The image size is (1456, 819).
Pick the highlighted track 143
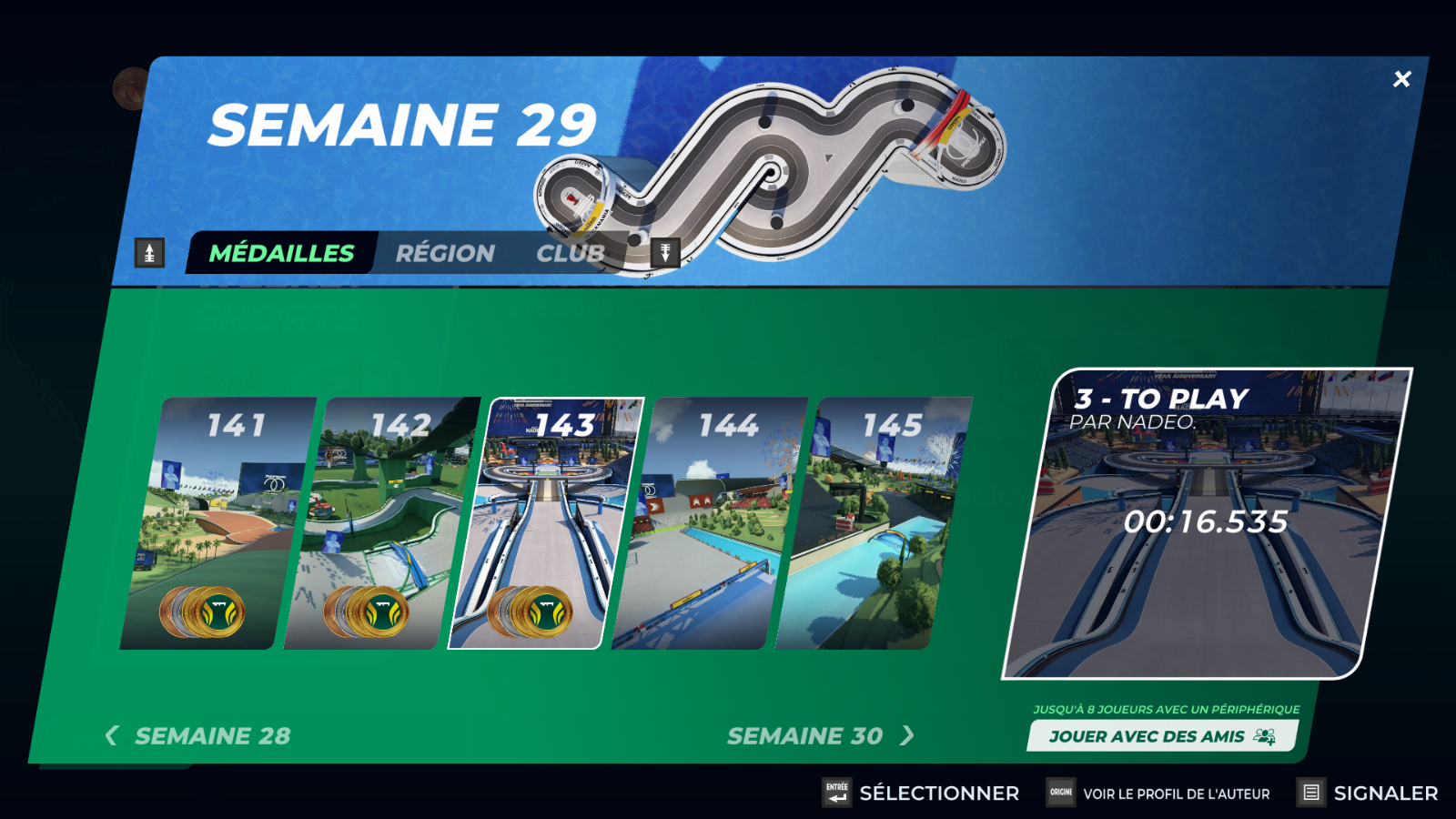tap(546, 523)
